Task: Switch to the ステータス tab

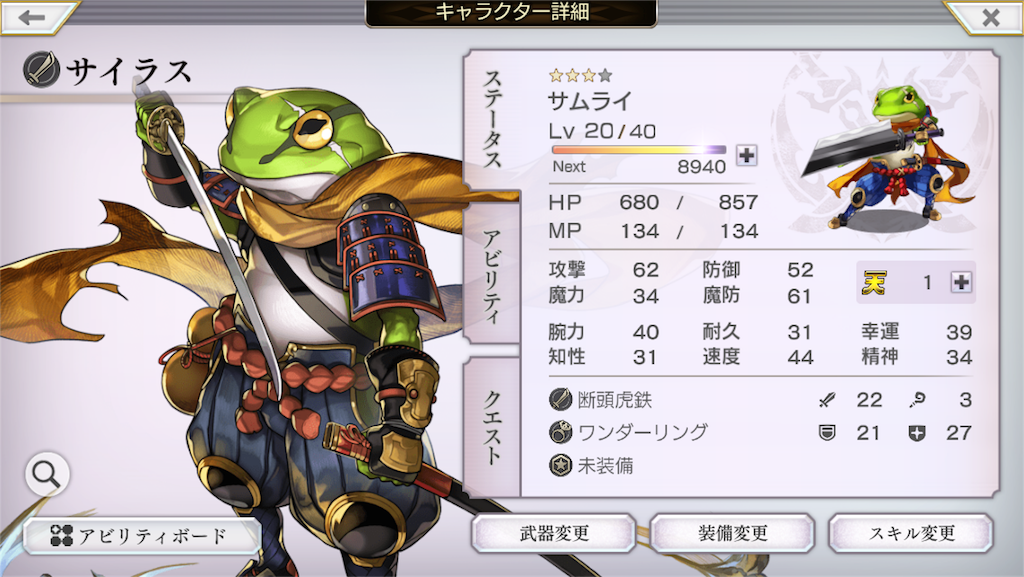Action: pyautogui.click(x=492, y=119)
